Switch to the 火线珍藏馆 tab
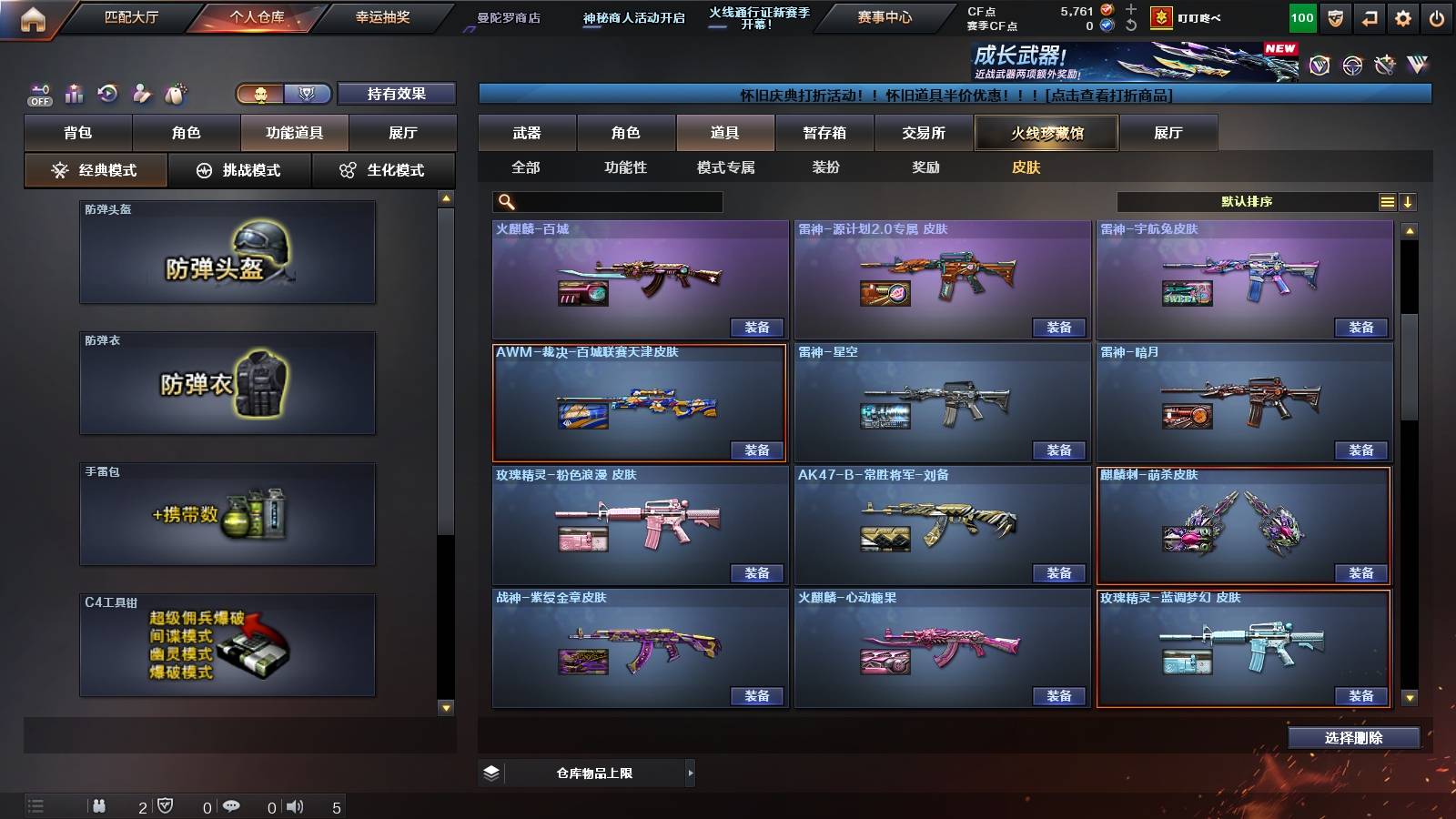 (1046, 133)
